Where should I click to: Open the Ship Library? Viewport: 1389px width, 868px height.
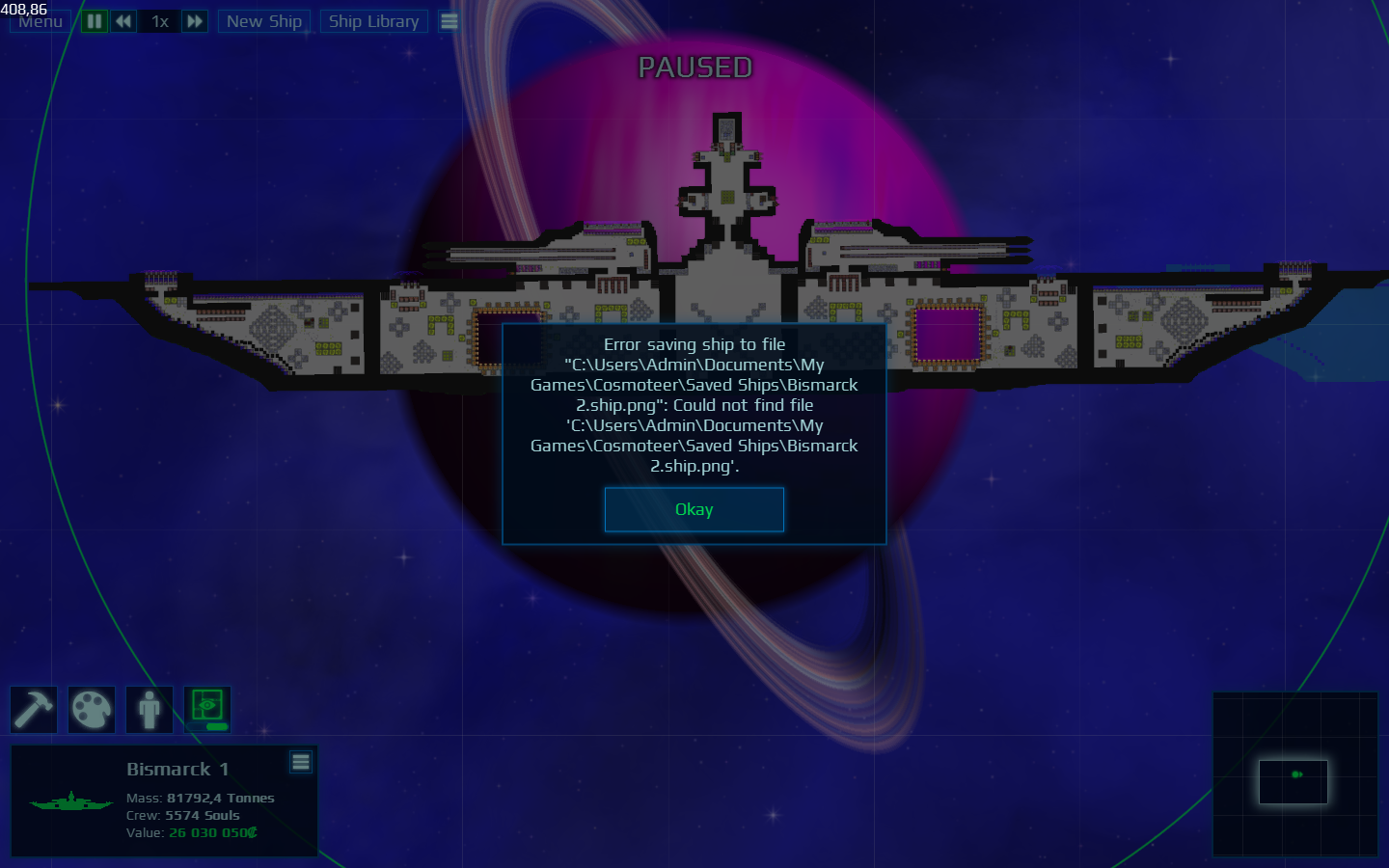[x=373, y=21]
